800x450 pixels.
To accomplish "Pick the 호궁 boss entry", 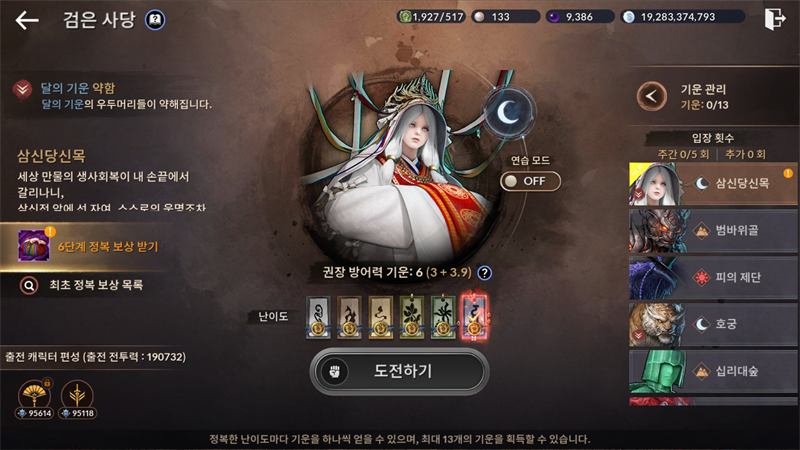I will [713, 325].
